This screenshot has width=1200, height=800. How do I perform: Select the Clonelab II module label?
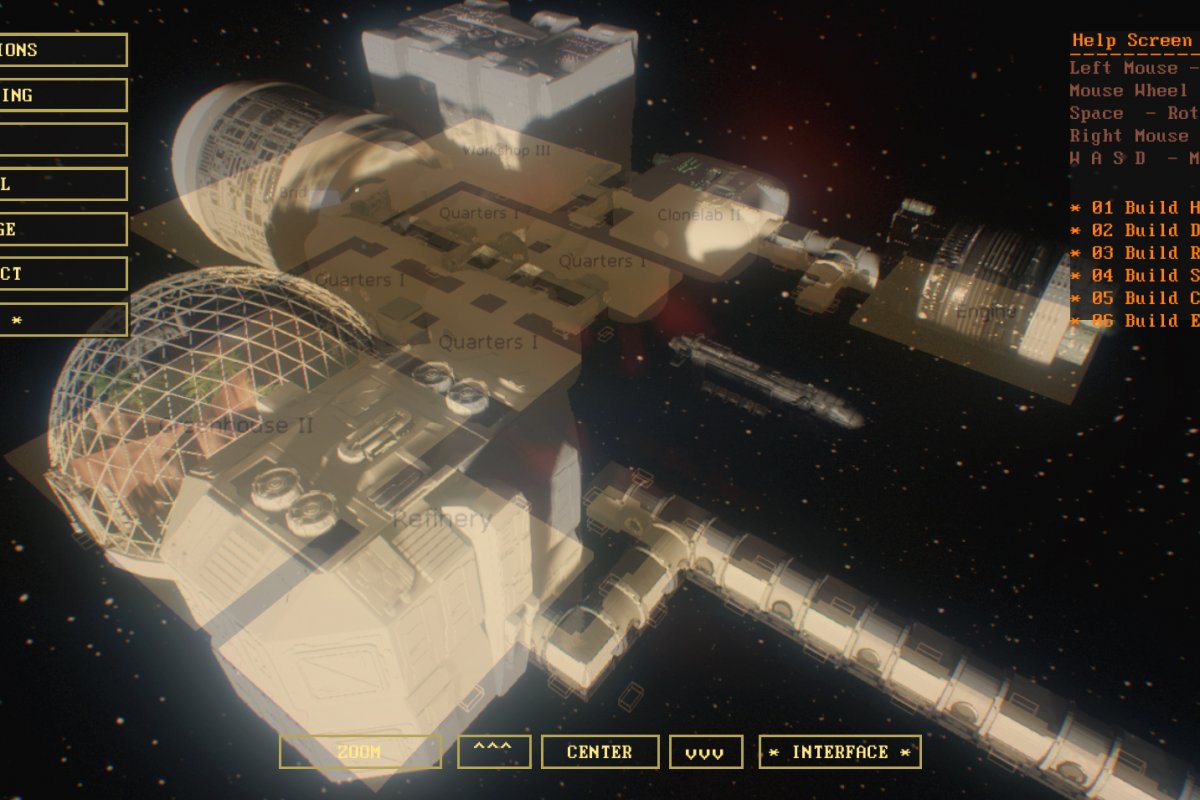[x=699, y=215]
